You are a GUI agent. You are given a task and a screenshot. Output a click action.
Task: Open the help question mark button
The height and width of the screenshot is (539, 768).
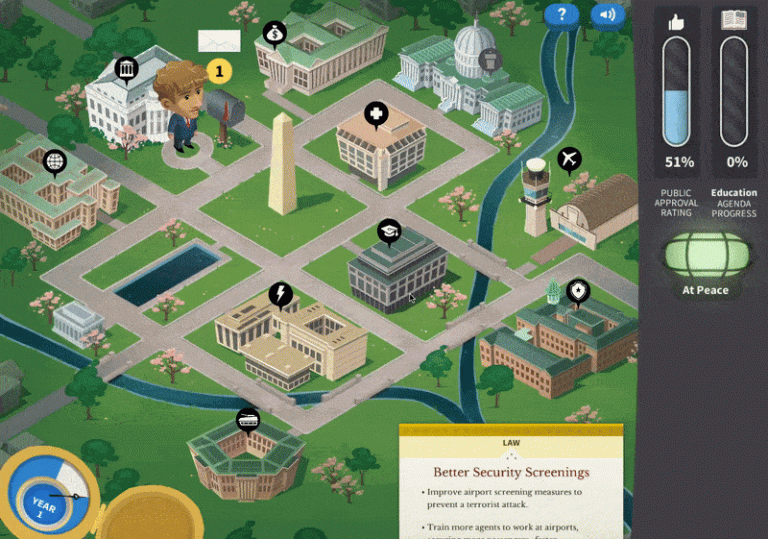[x=562, y=14]
